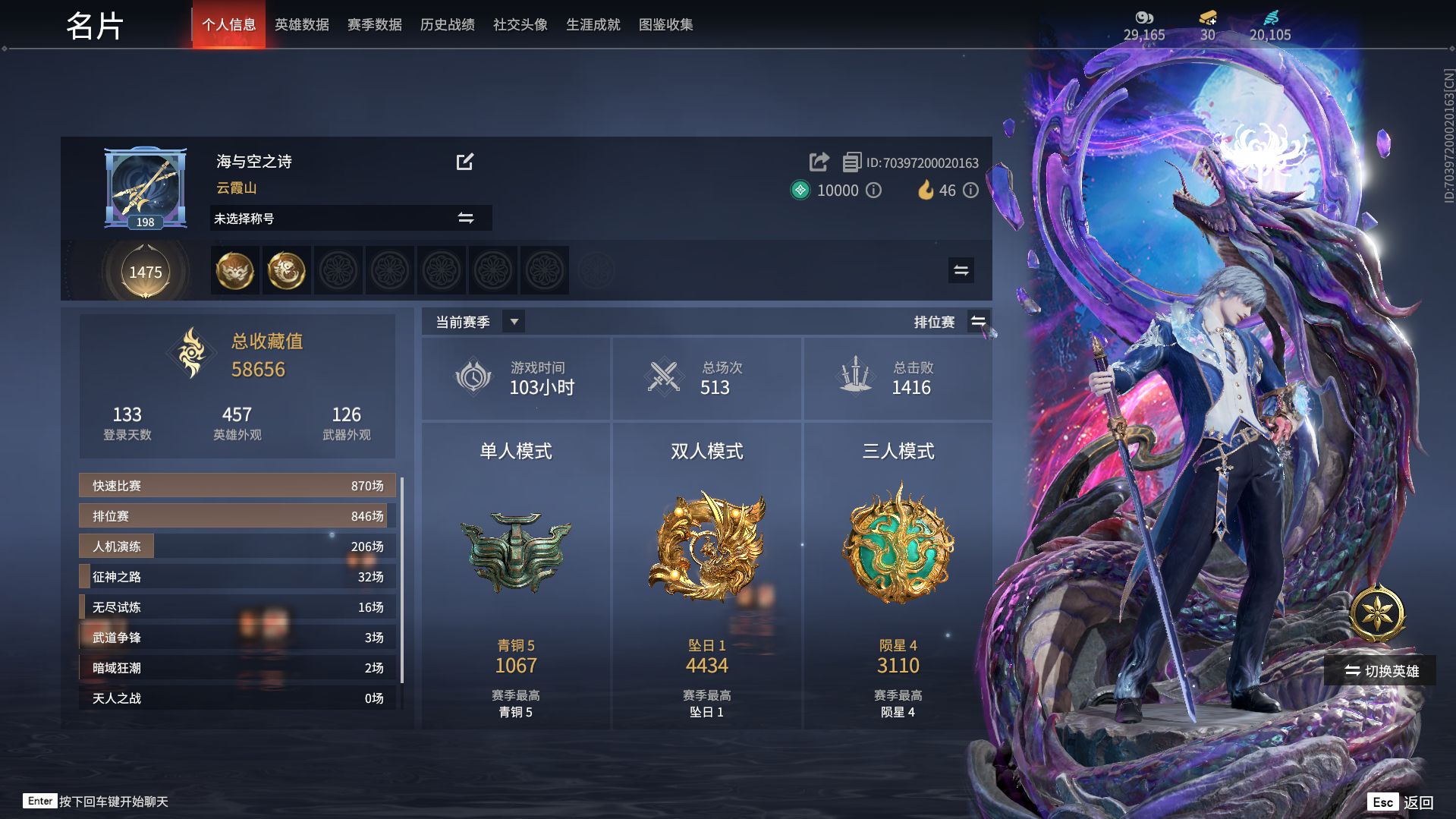Click the blue spiral currency icon showing 20,105
The image size is (1456, 819).
coord(1272,17)
